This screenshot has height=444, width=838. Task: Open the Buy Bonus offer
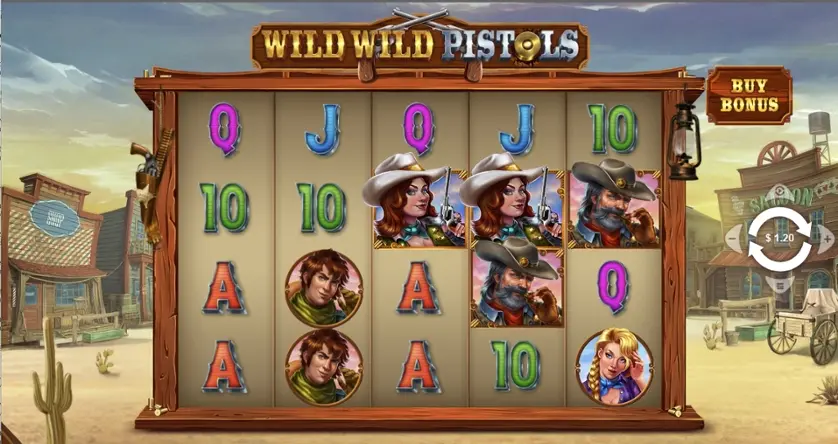pyautogui.click(x=749, y=95)
